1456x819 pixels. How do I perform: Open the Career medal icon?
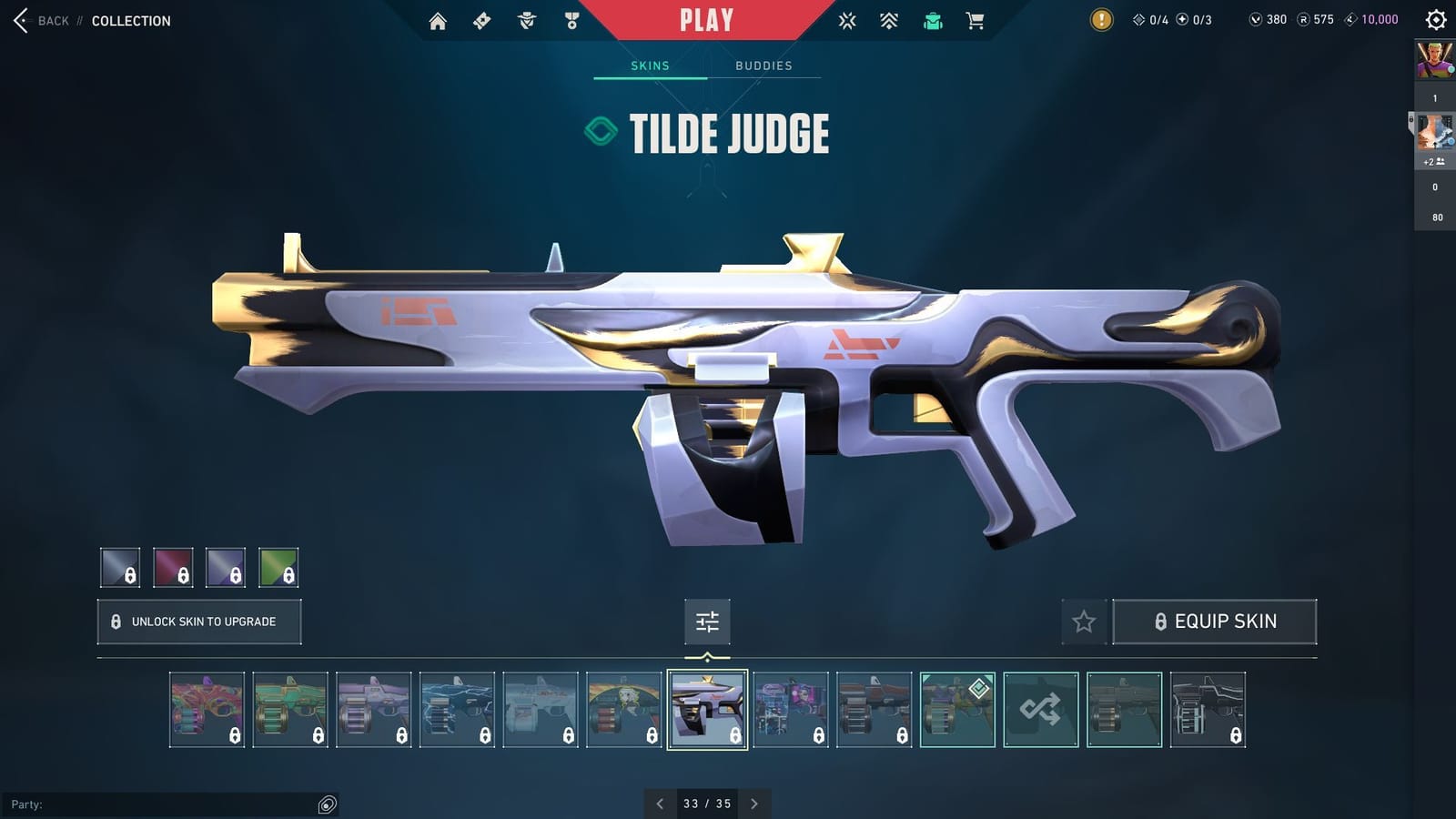pyautogui.click(x=571, y=20)
